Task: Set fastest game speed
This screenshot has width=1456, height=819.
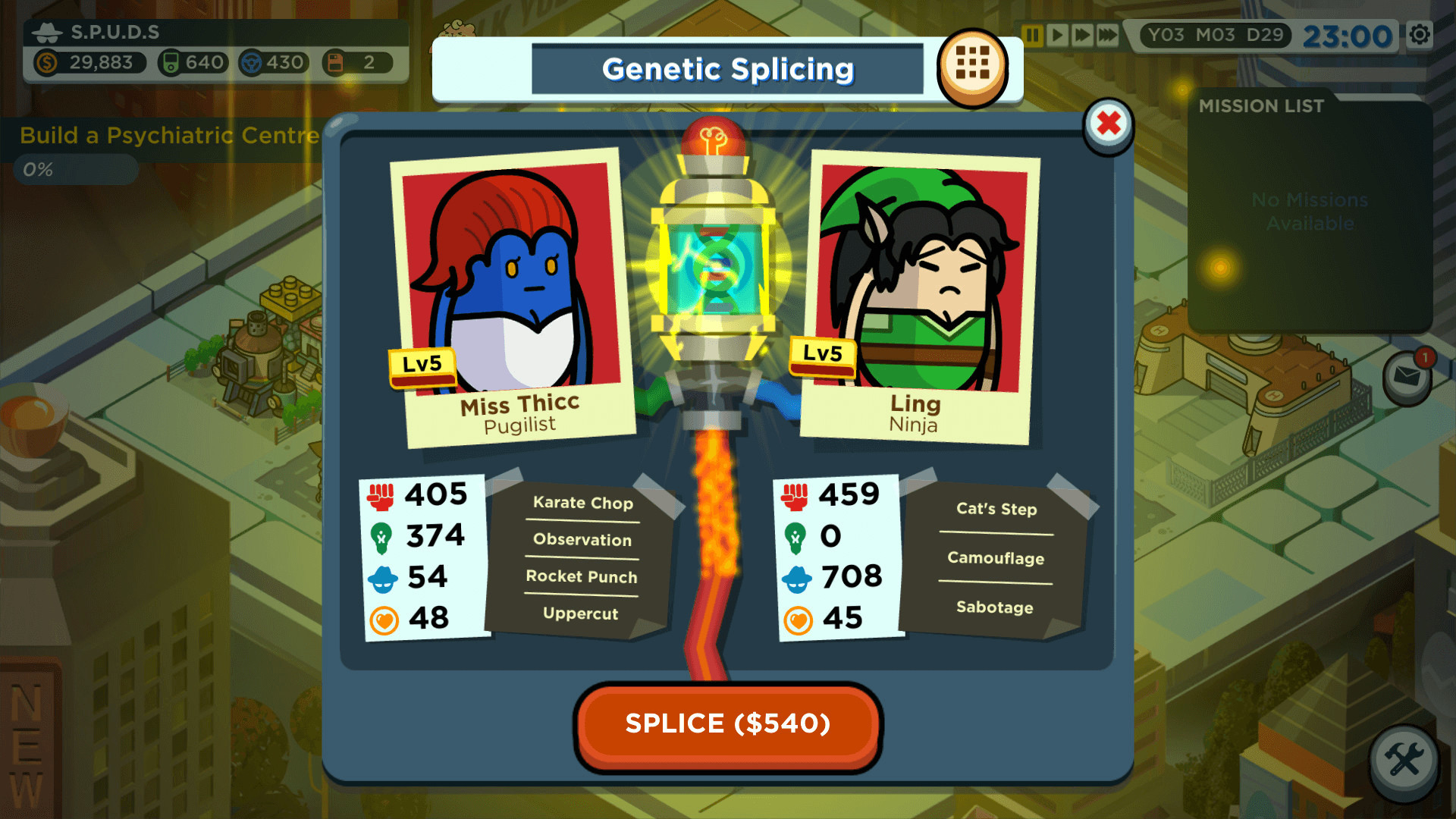Action: (x=1106, y=34)
